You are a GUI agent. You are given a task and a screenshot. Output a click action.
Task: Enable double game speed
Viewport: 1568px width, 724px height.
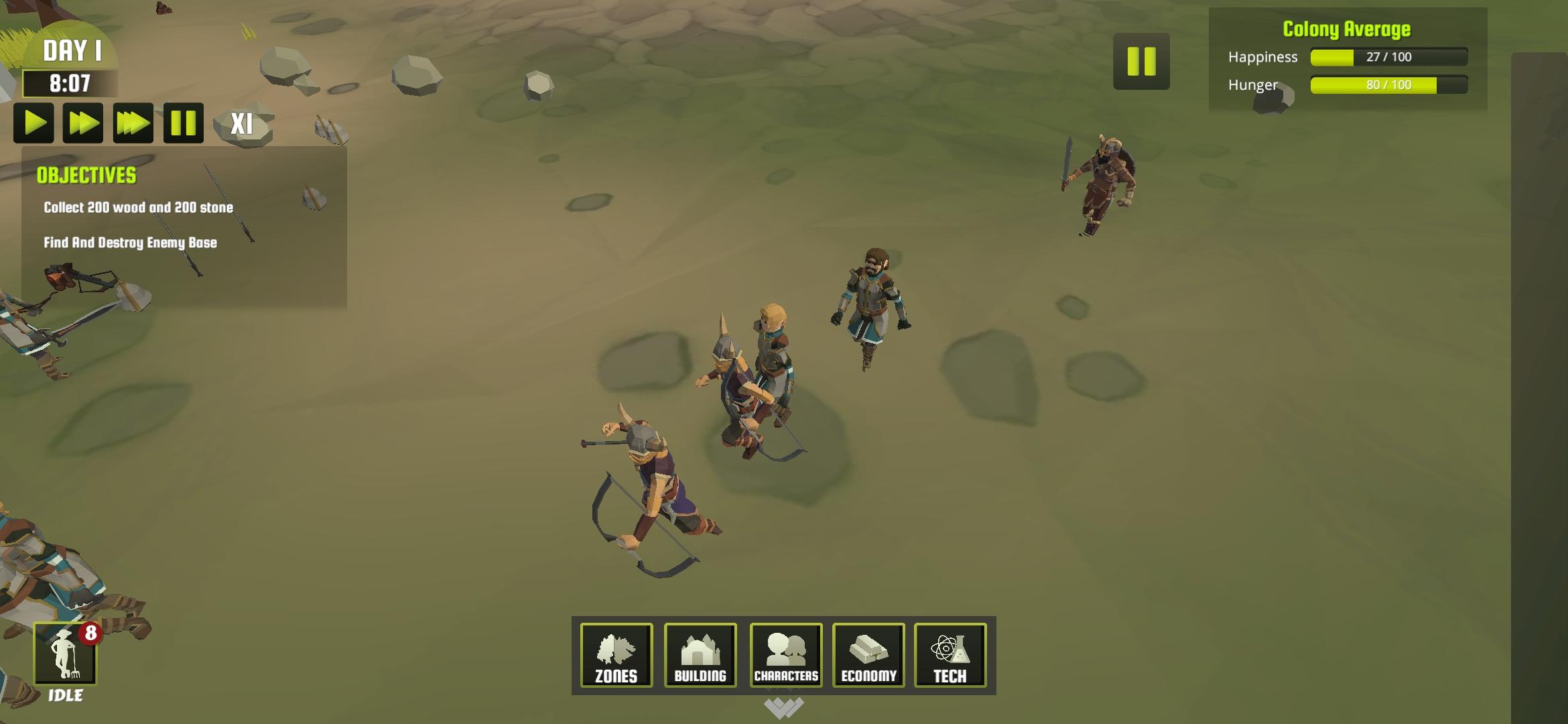84,123
